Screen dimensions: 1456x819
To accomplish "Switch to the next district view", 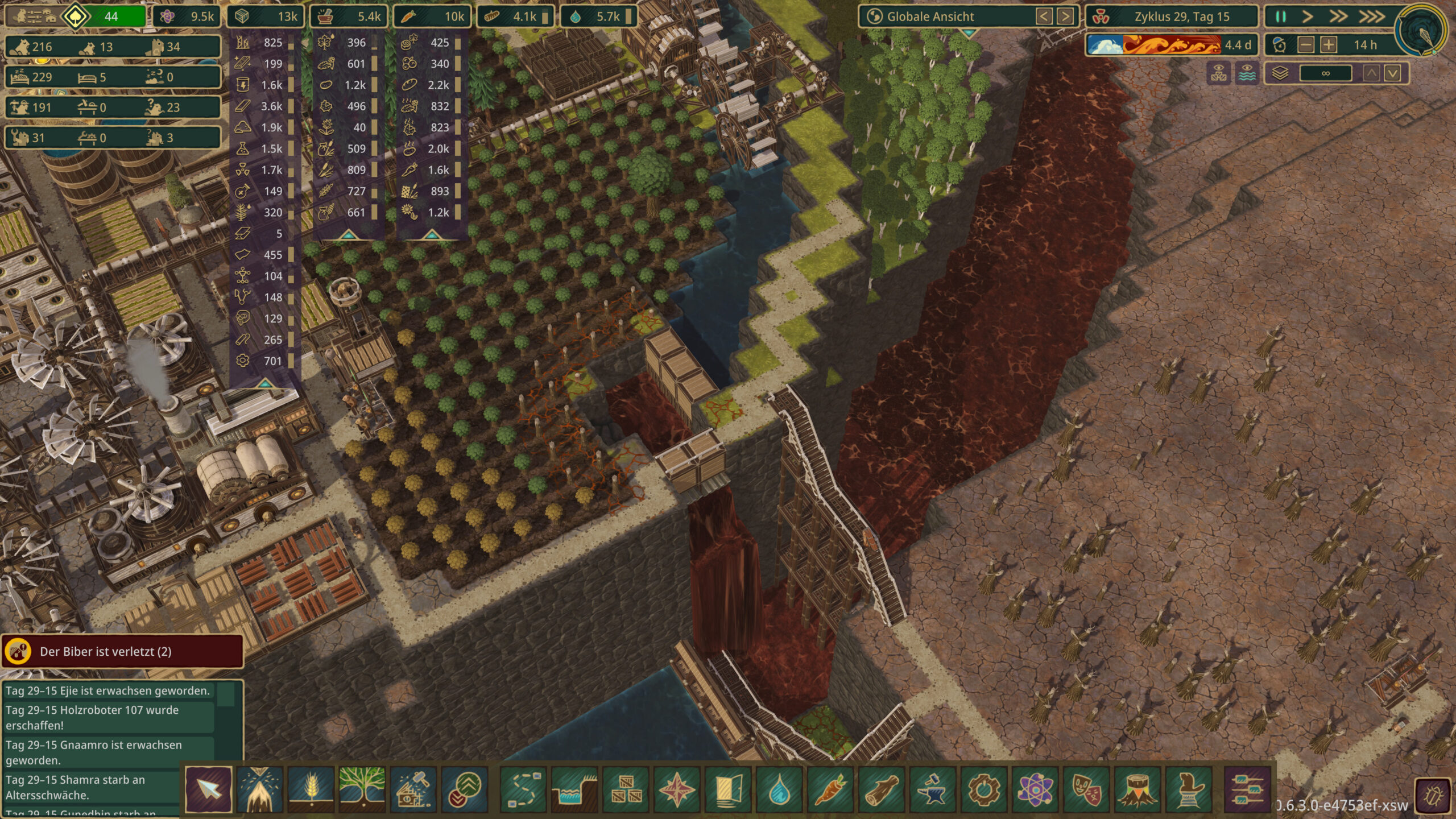I will 1065,16.
